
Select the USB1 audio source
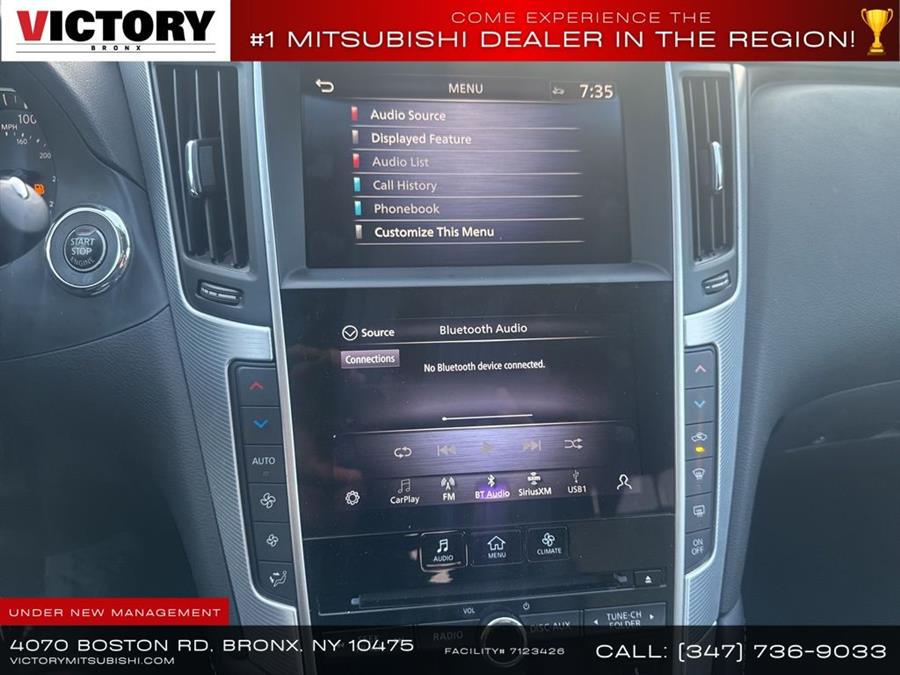coord(576,482)
